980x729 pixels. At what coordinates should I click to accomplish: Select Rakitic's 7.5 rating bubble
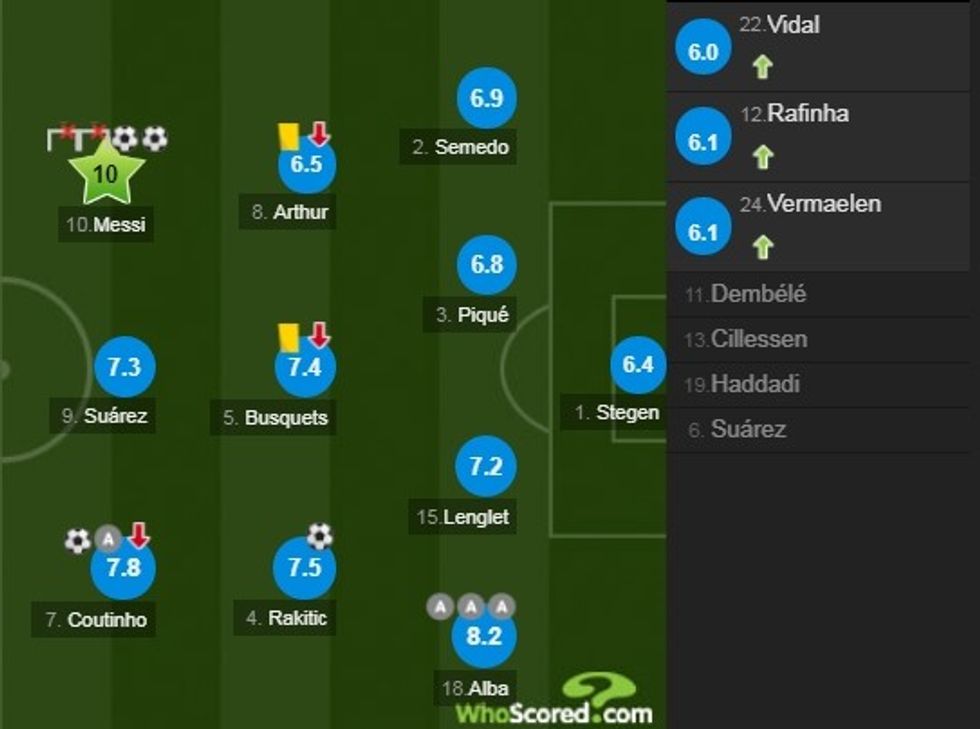(304, 568)
